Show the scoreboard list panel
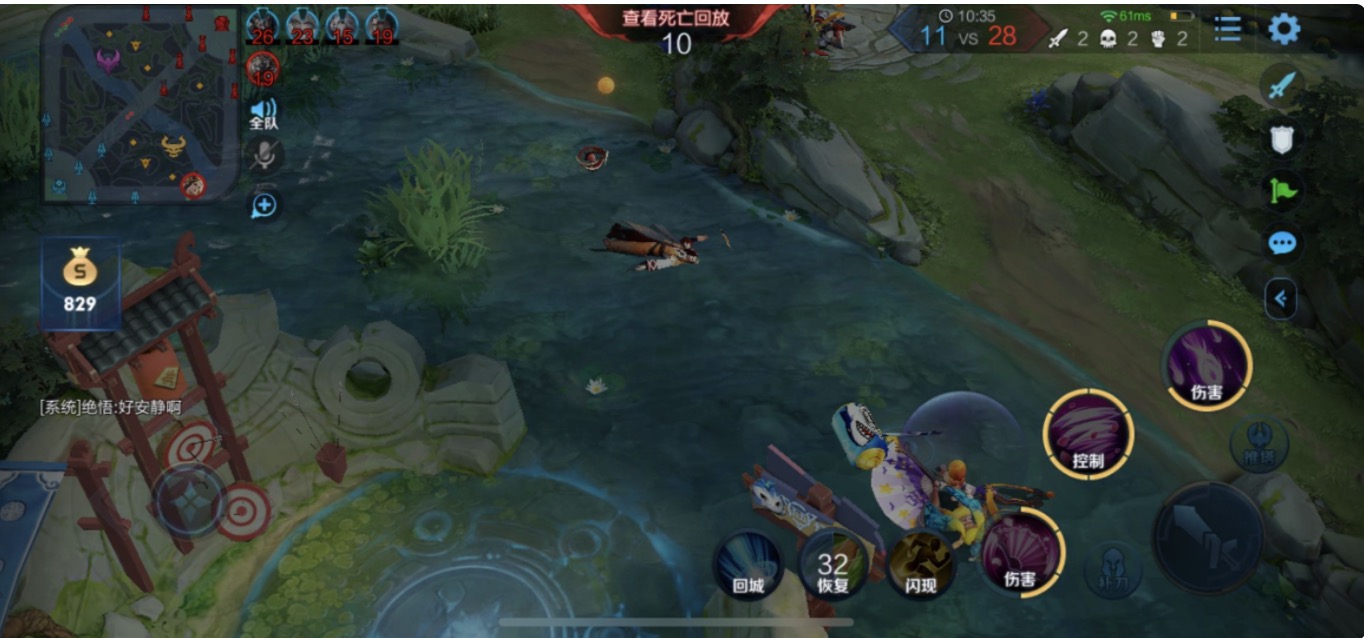The height and width of the screenshot is (638, 1364). tap(1228, 30)
